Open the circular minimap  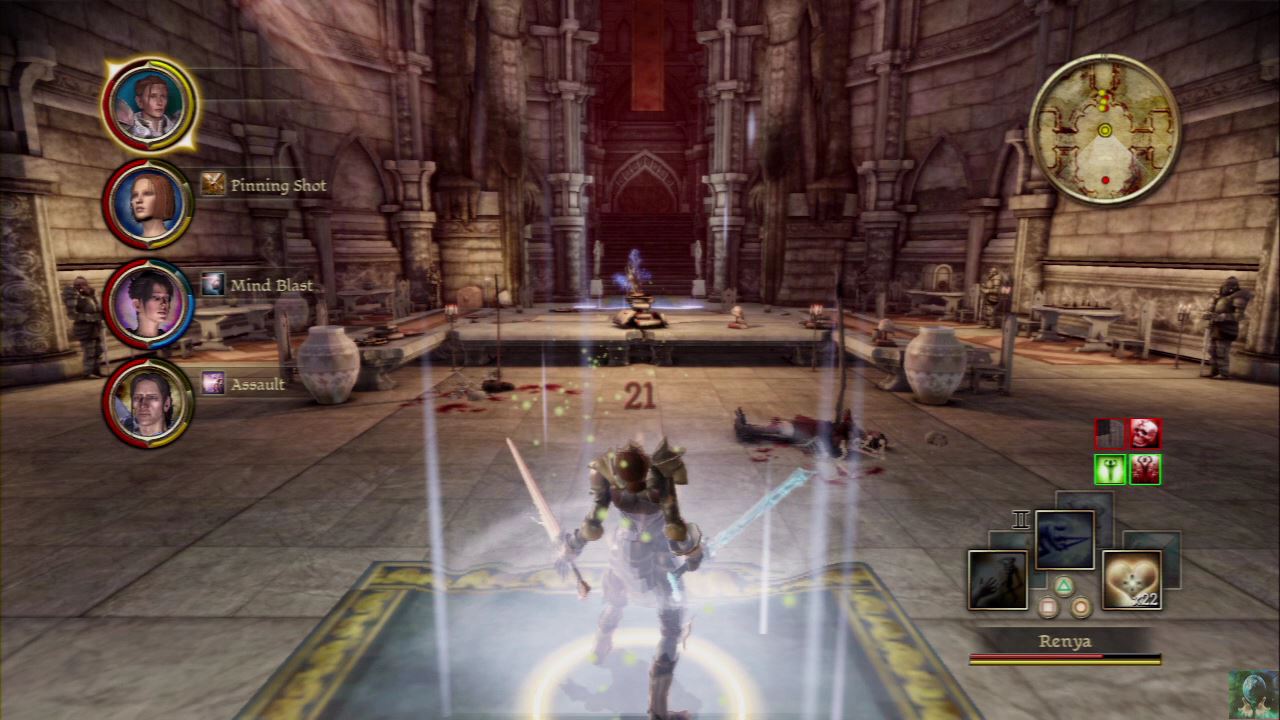coord(1104,130)
